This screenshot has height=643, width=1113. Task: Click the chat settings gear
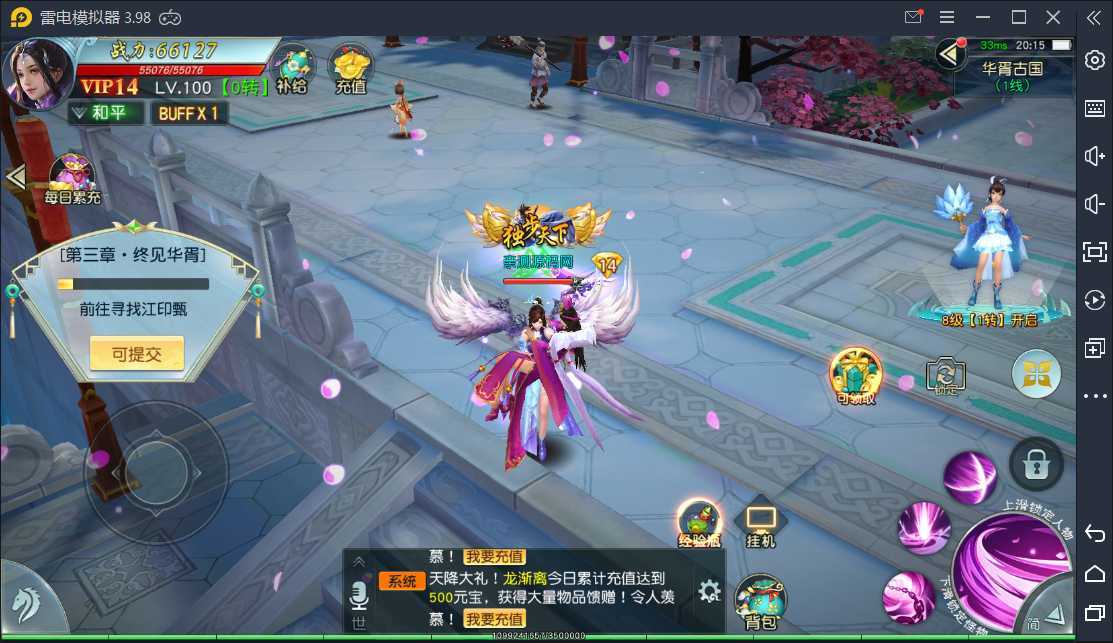coord(709,591)
